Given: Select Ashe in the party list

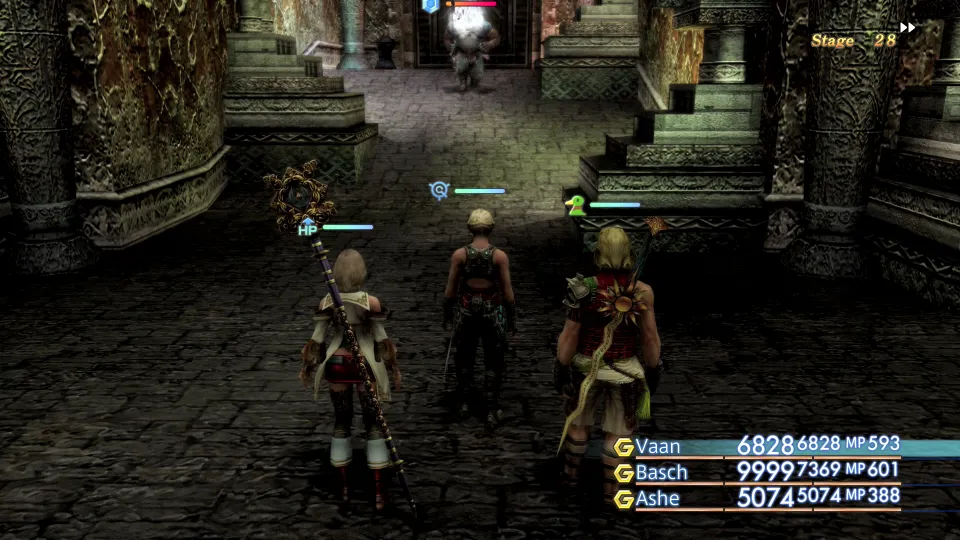Looking at the screenshot, I should [x=660, y=497].
